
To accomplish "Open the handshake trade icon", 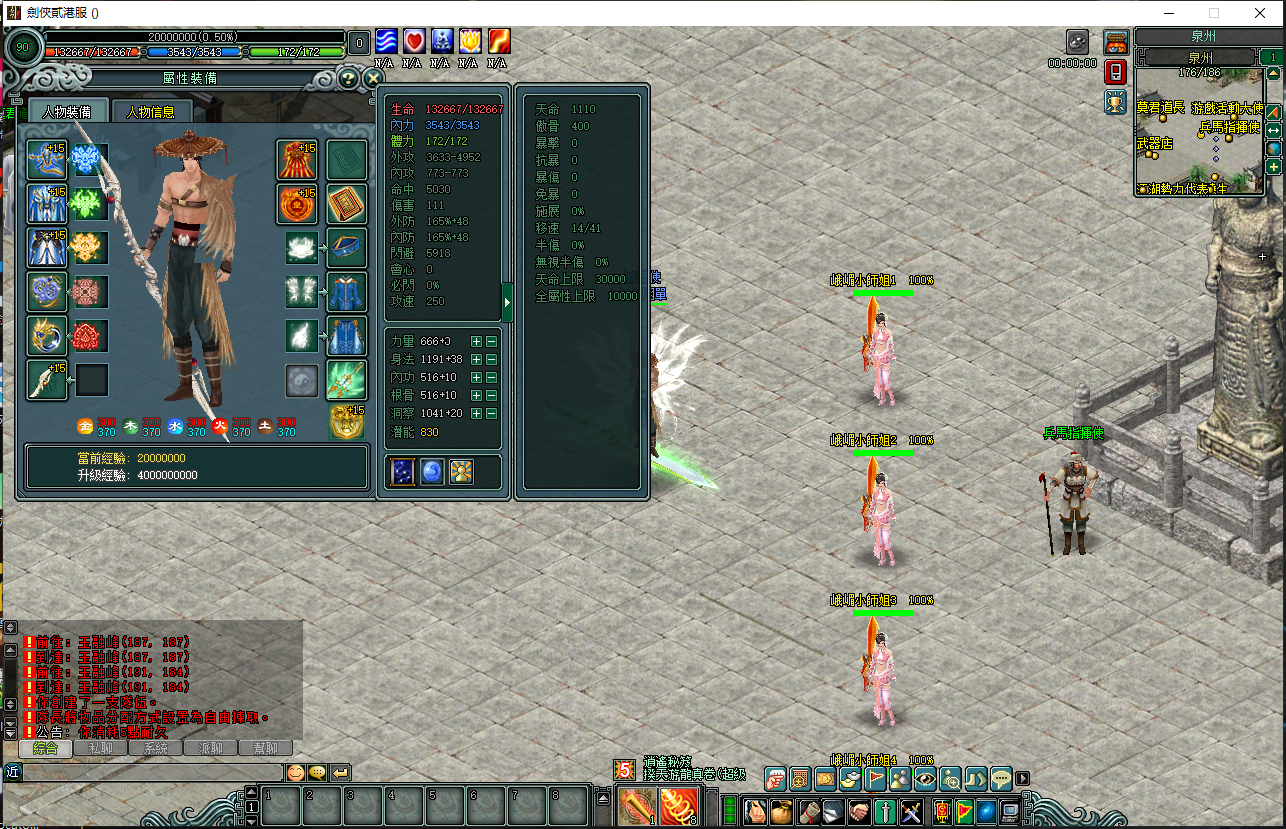I will [859, 811].
